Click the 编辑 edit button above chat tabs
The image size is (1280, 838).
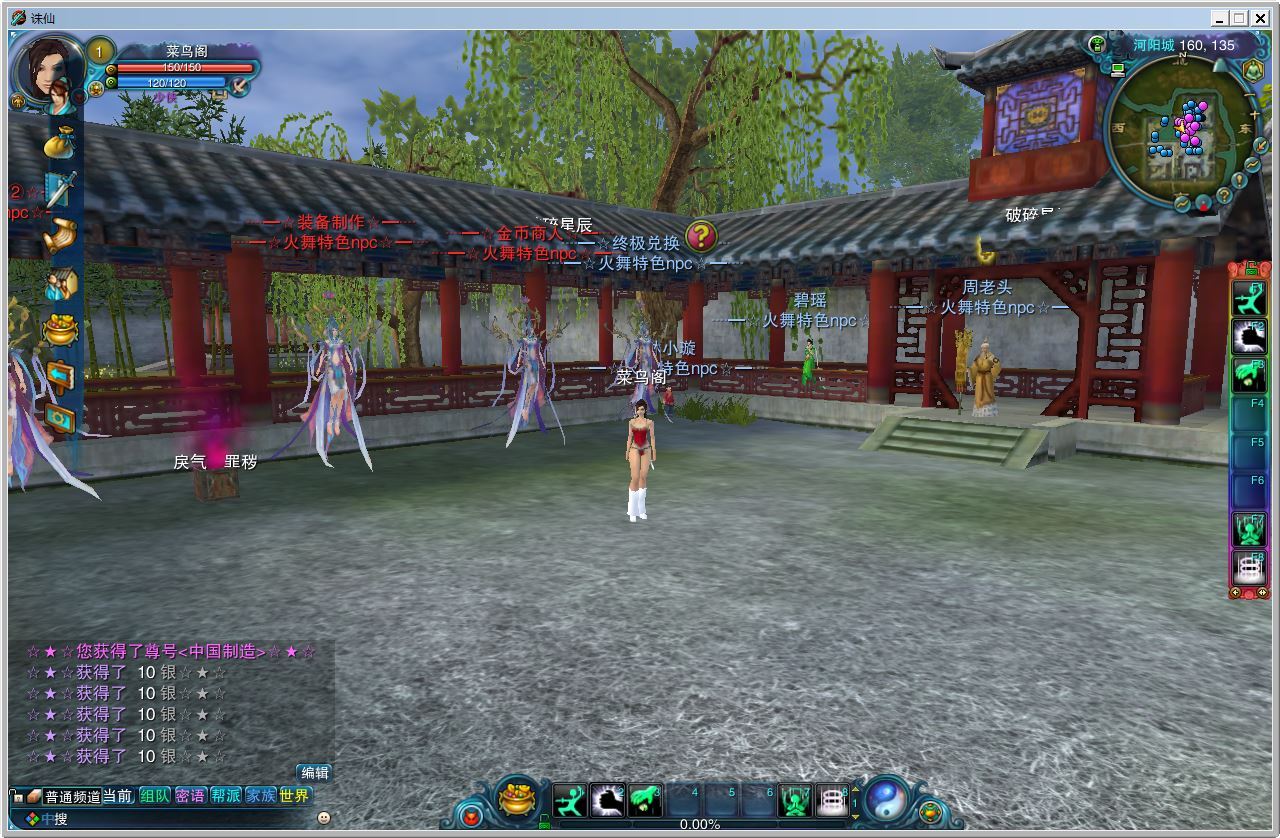pos(314,772)
